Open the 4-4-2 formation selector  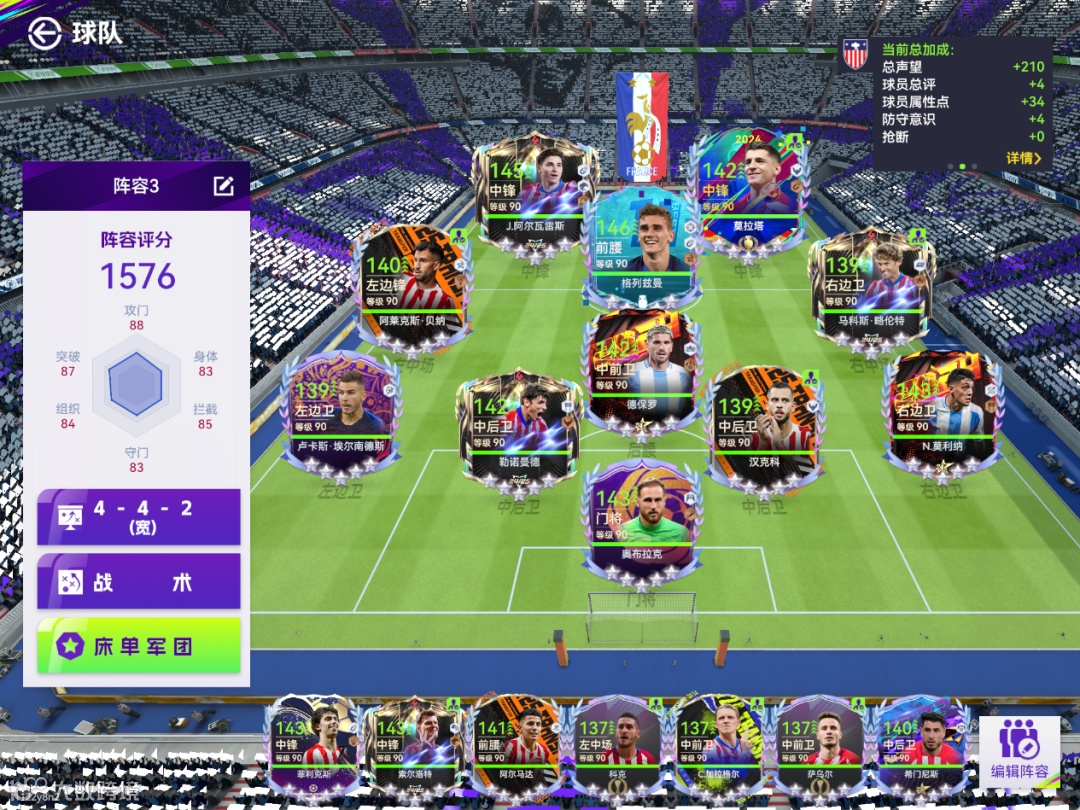[139, 517]
